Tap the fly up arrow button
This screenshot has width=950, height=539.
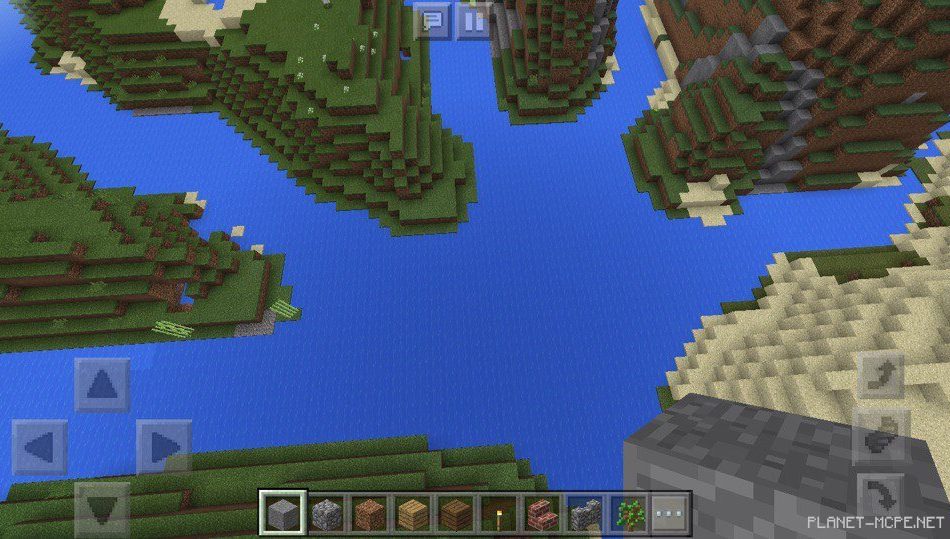(881, 375)
